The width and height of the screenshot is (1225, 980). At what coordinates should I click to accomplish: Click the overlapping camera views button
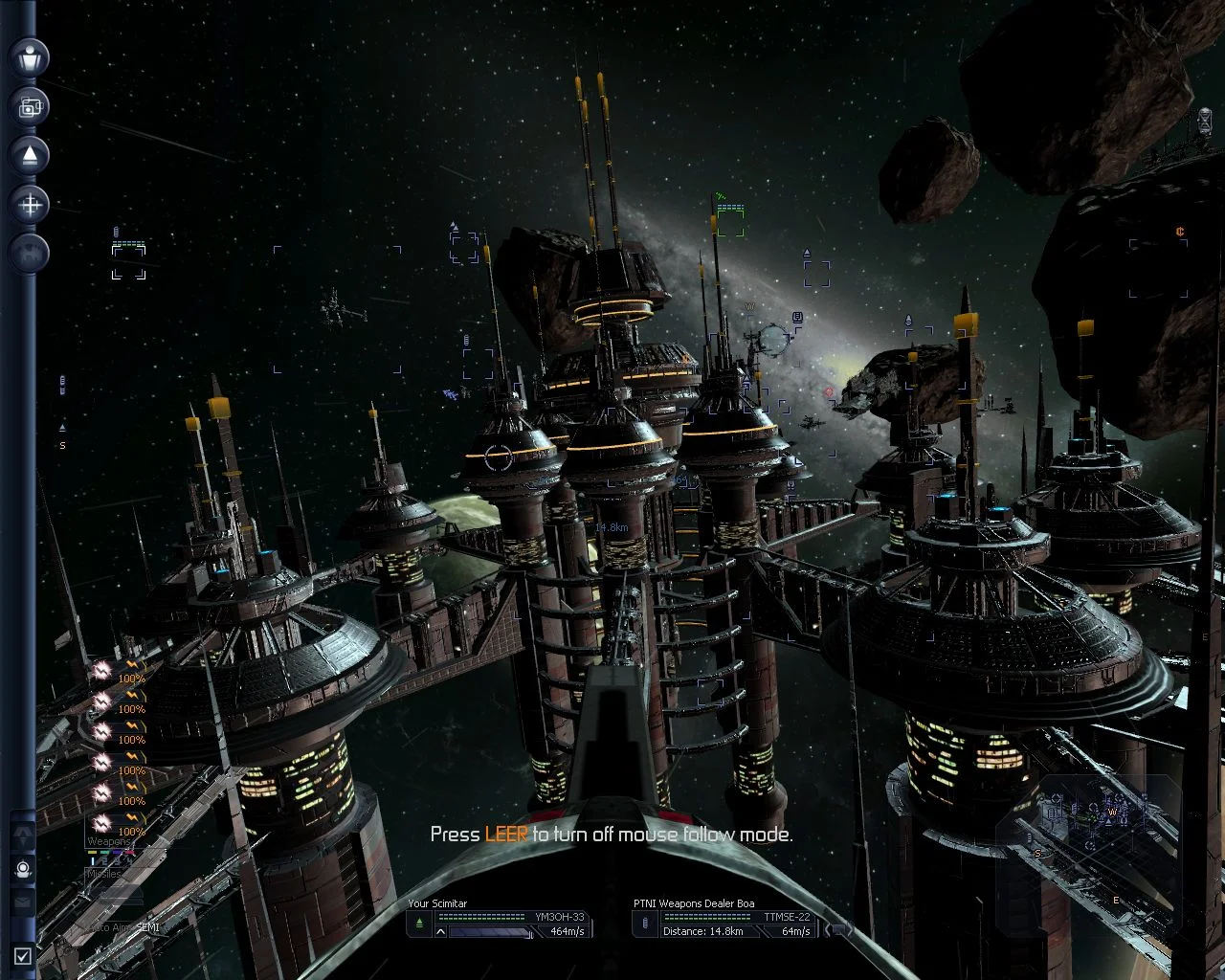(x=30, y=106)
